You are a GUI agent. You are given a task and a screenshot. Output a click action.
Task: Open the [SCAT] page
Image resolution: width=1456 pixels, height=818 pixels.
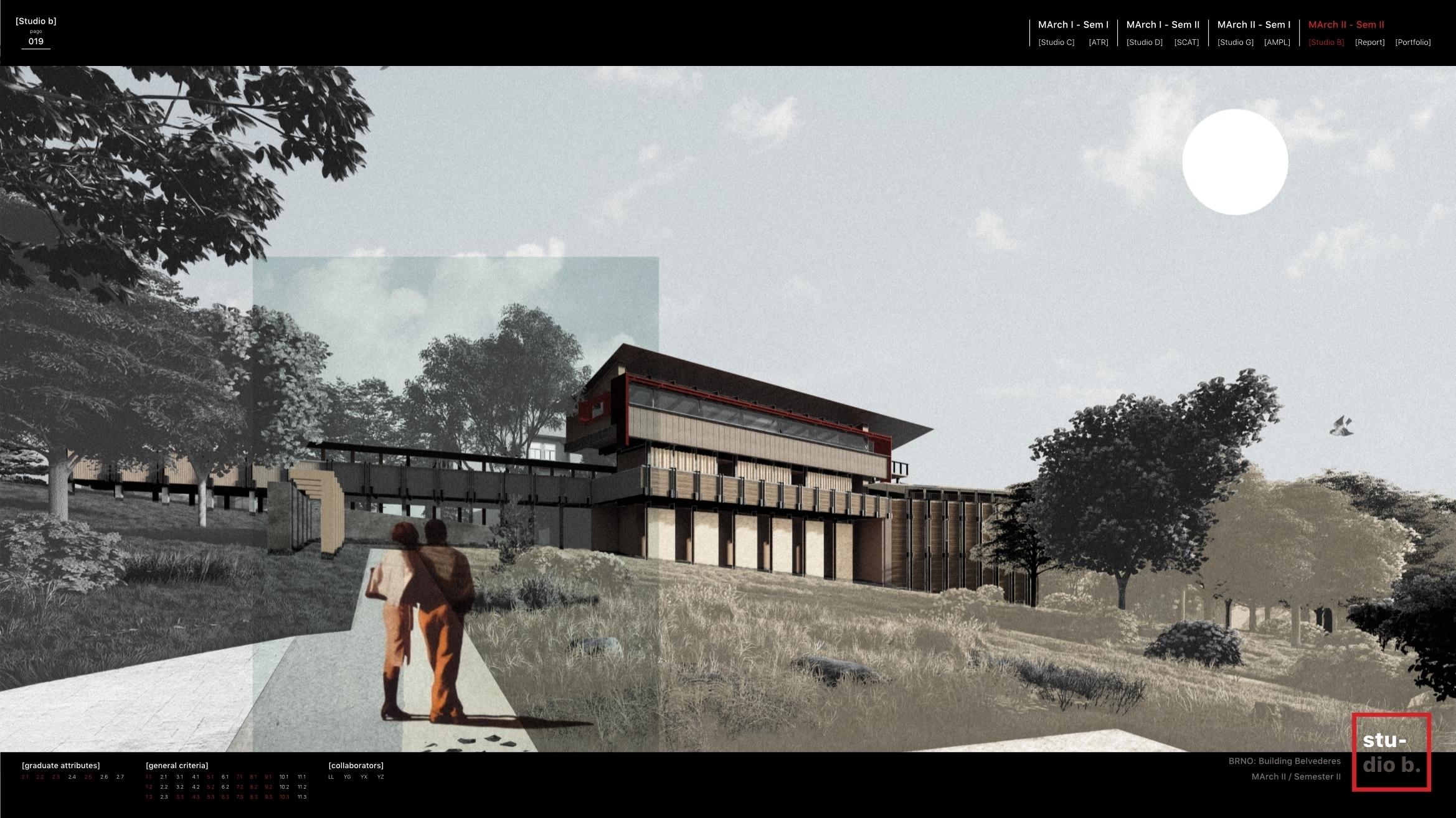pos(1186,42)
